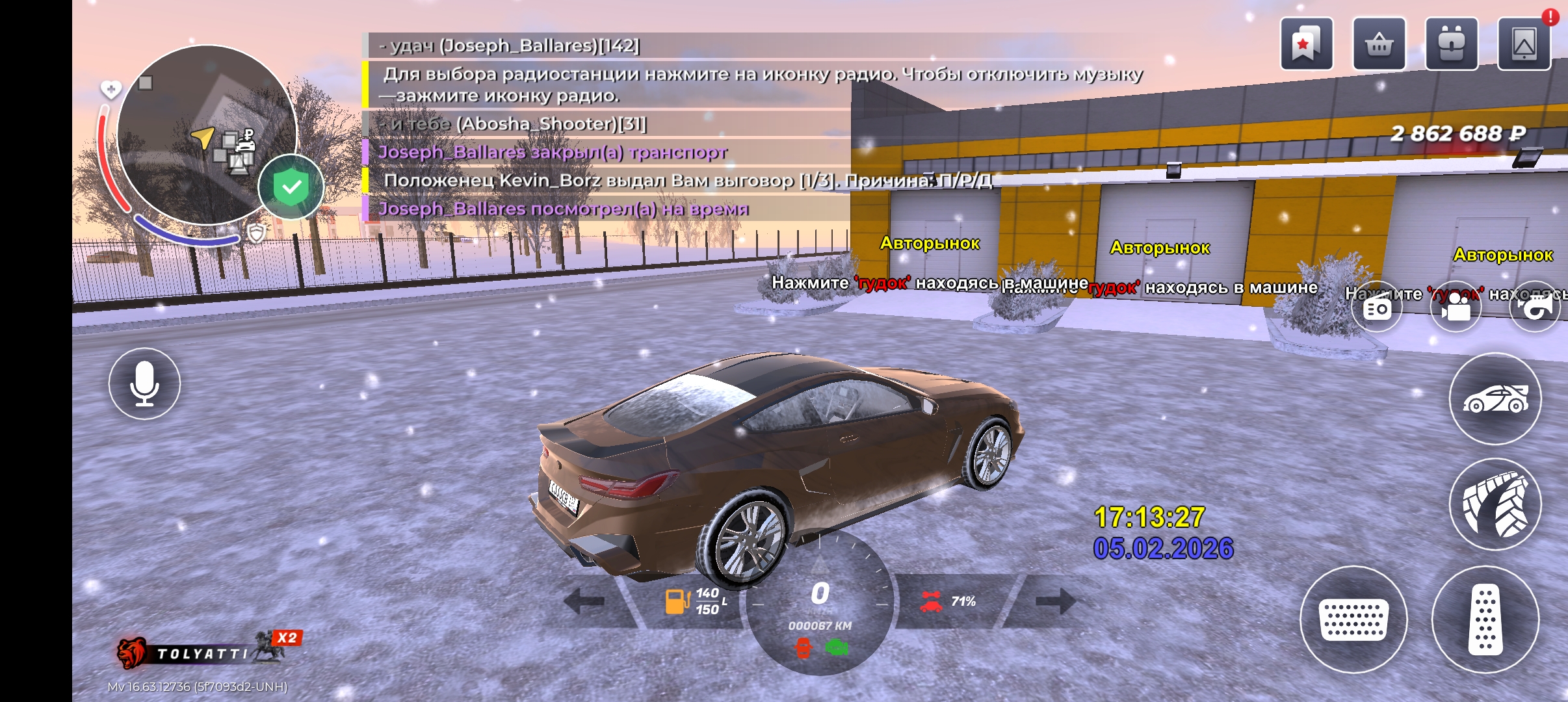Select the radio station icon

click(x=1377, y=307)
